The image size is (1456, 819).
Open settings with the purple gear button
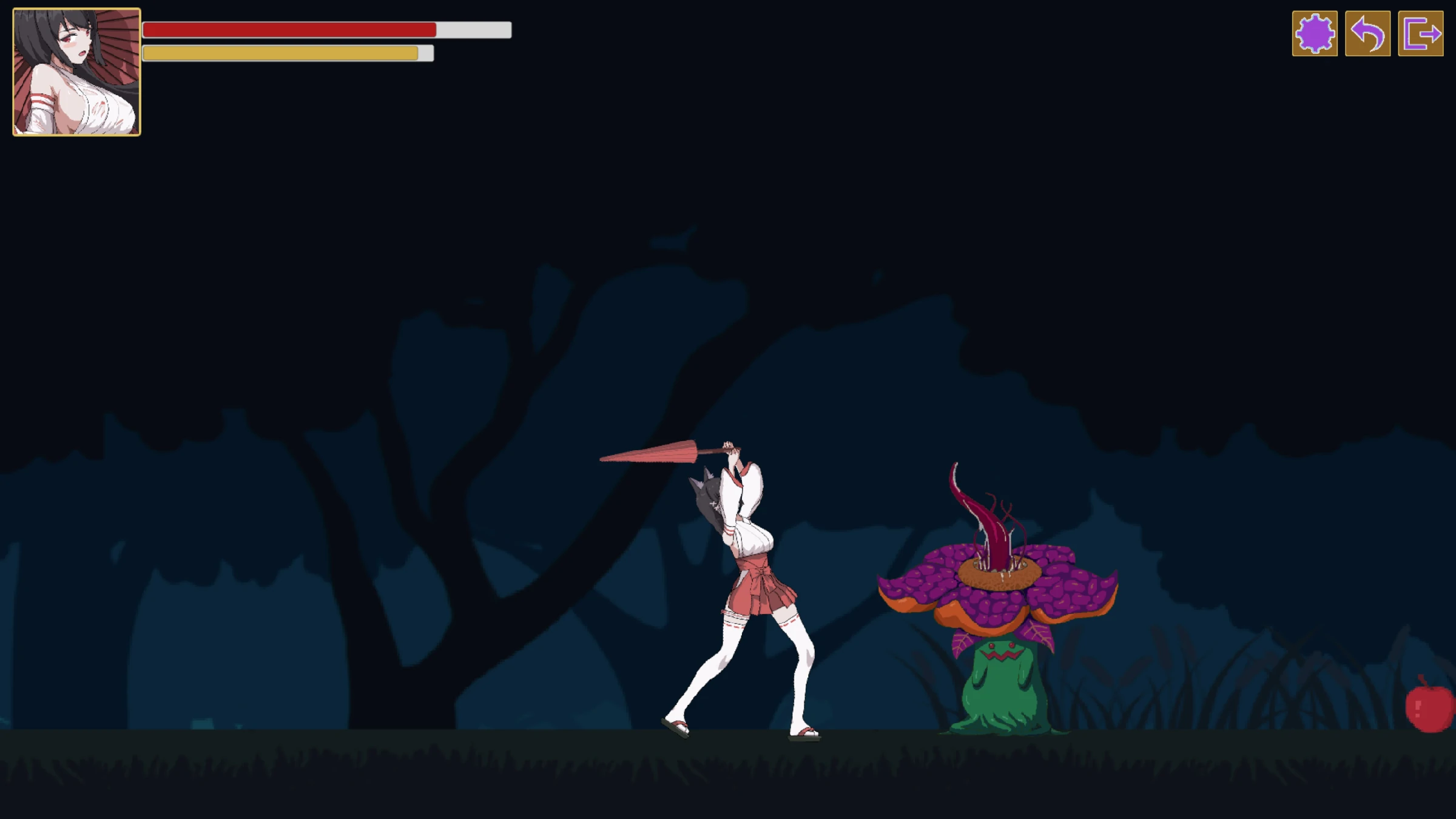point(1315,34)
